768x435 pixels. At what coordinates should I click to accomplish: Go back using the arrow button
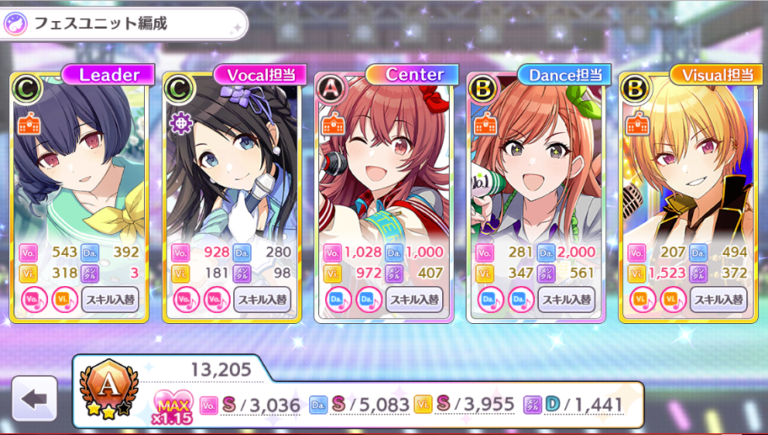(x=35, y=399)
